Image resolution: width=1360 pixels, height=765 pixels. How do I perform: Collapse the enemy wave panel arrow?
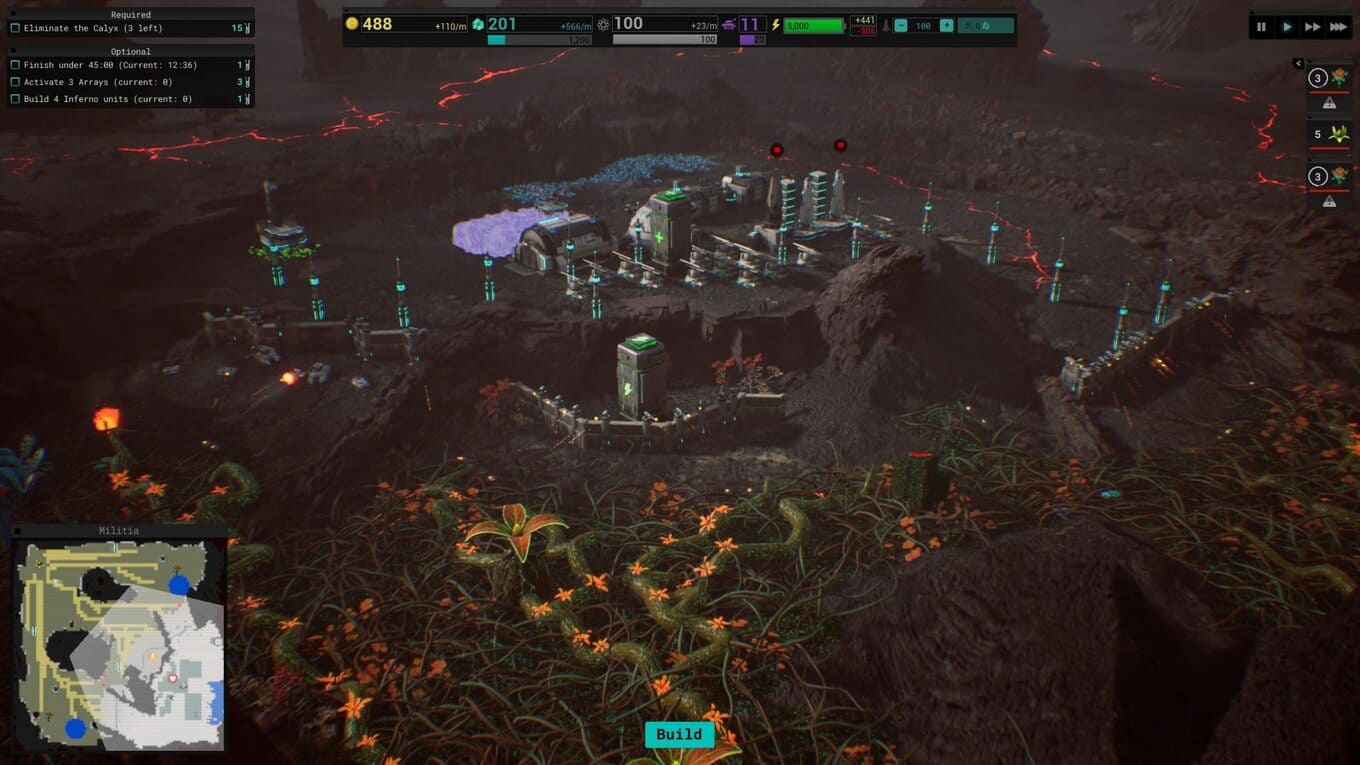(1298, 64)
